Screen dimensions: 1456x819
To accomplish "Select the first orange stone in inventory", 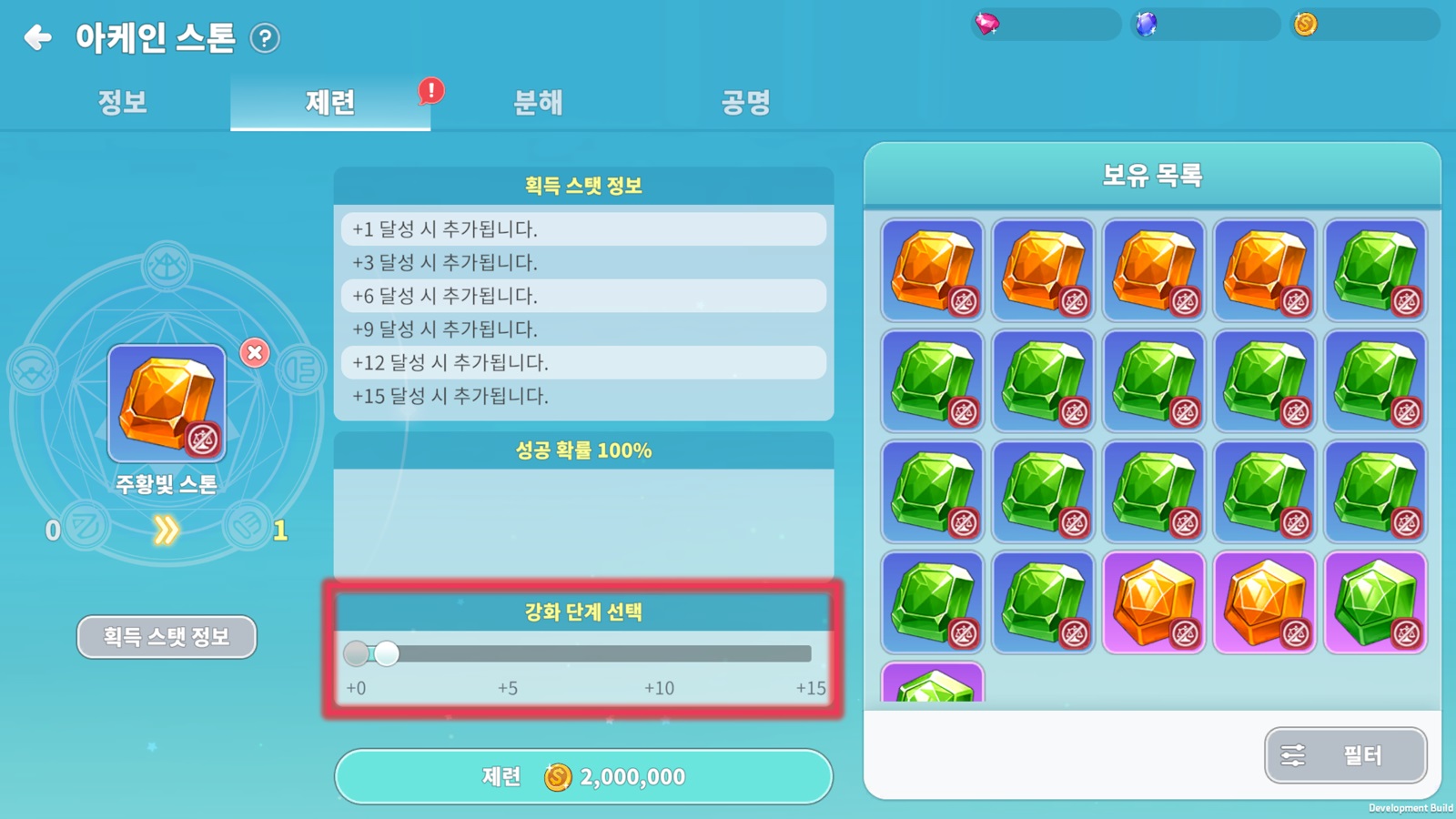I will click(x=933, y=269).
